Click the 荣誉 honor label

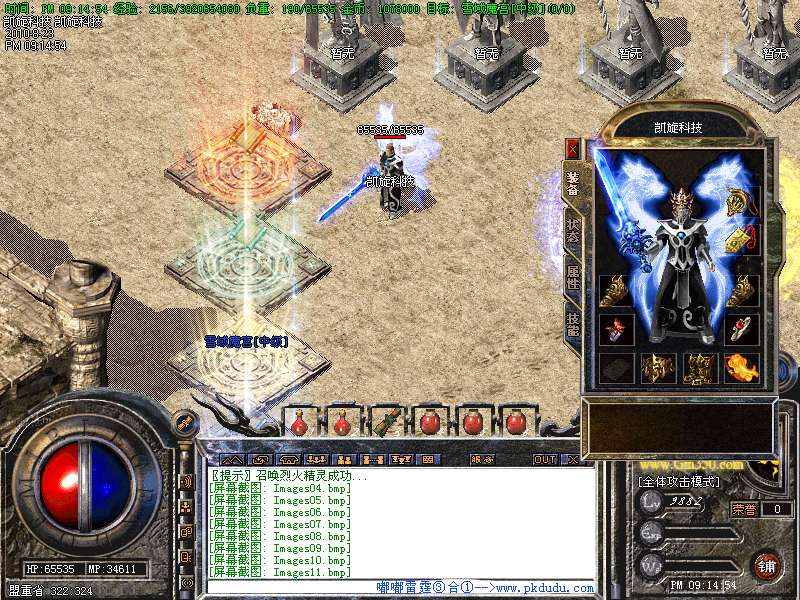[x=743, y=509]
